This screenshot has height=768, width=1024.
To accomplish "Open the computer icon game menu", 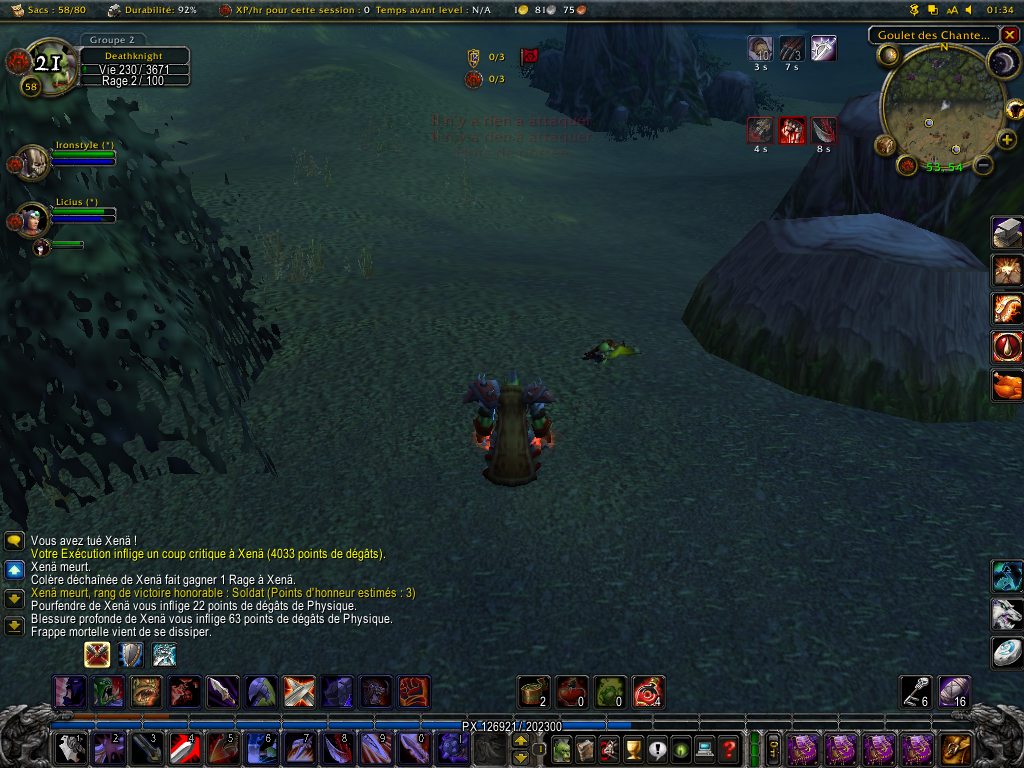I will 705,748.
